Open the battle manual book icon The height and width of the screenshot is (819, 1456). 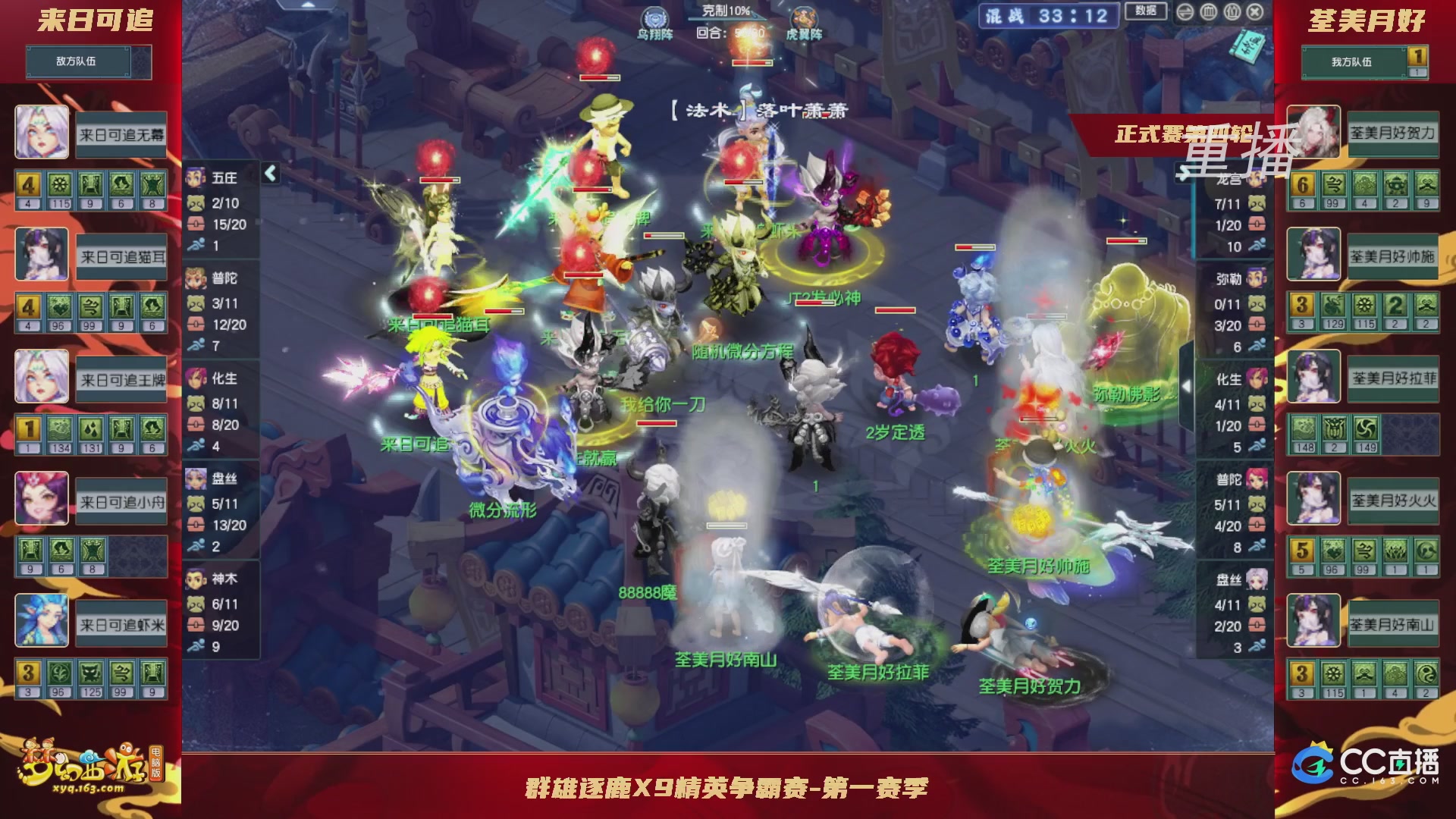(x=1248, y=45)
